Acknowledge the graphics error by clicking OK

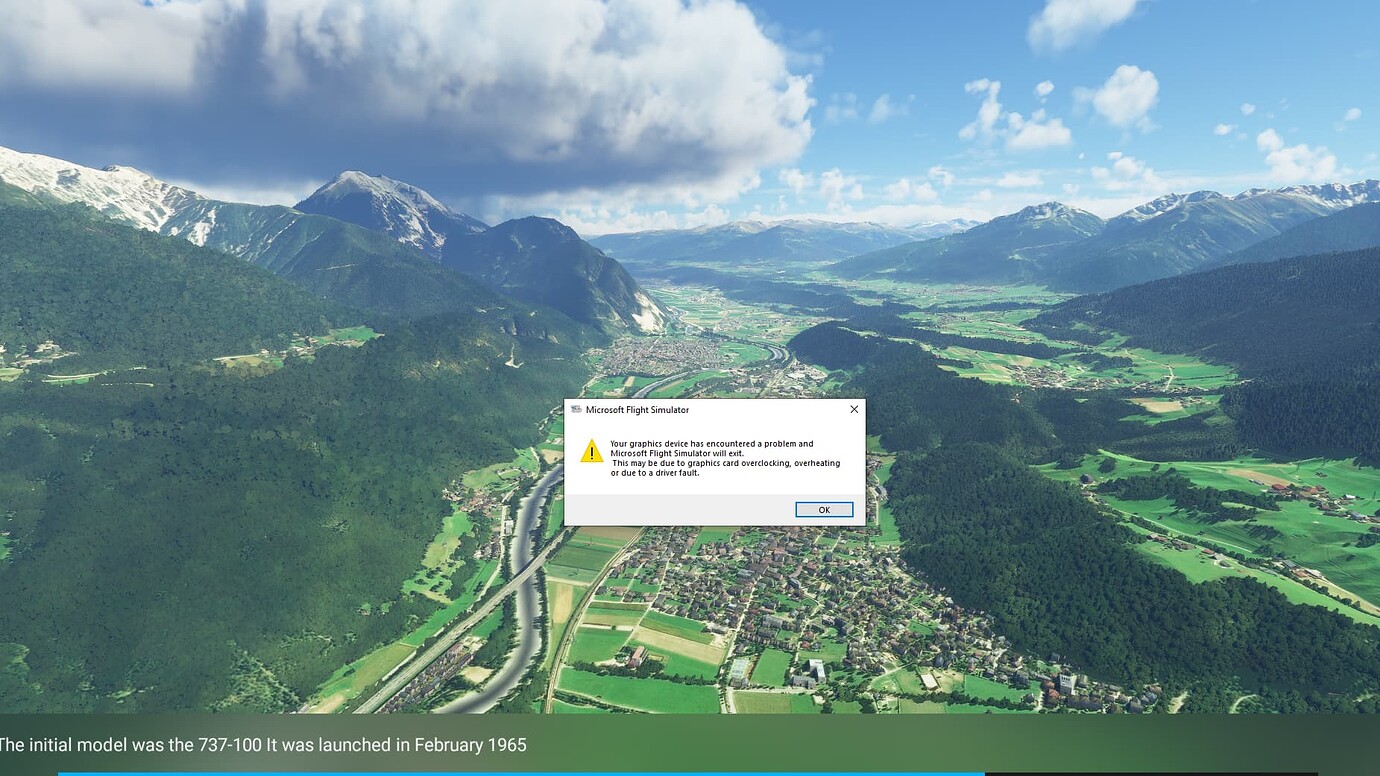(x=823, y=509)
